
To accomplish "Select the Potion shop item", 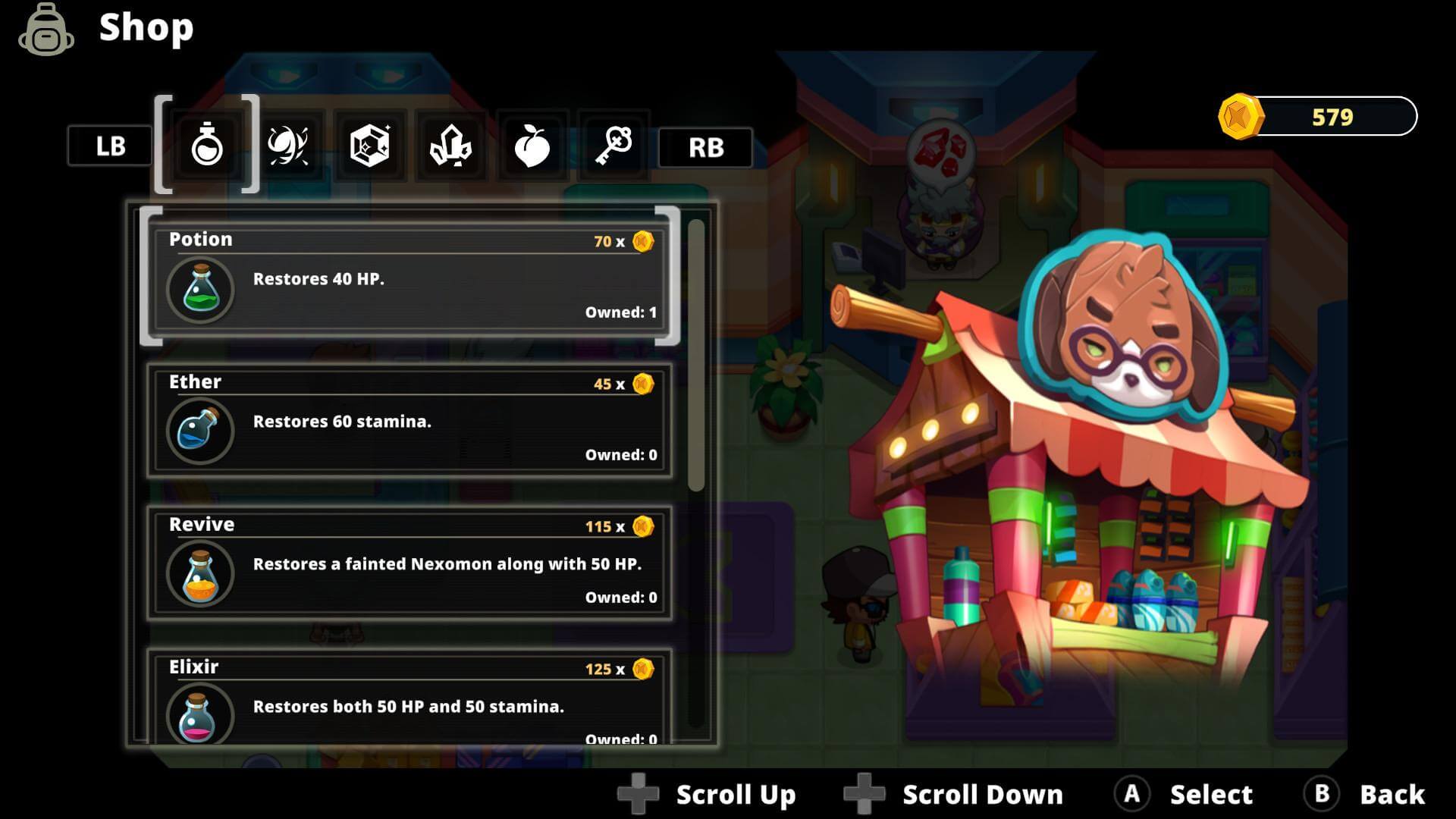I will tap(409, 278).
